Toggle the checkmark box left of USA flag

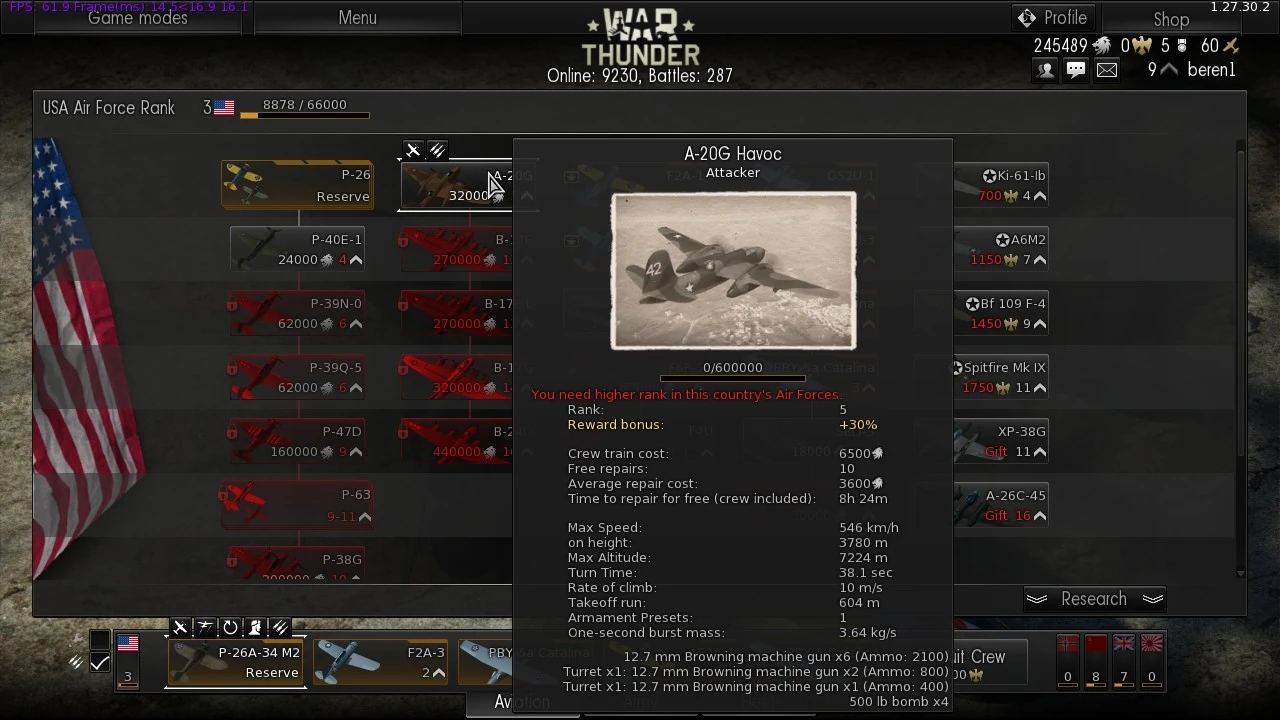100,663
